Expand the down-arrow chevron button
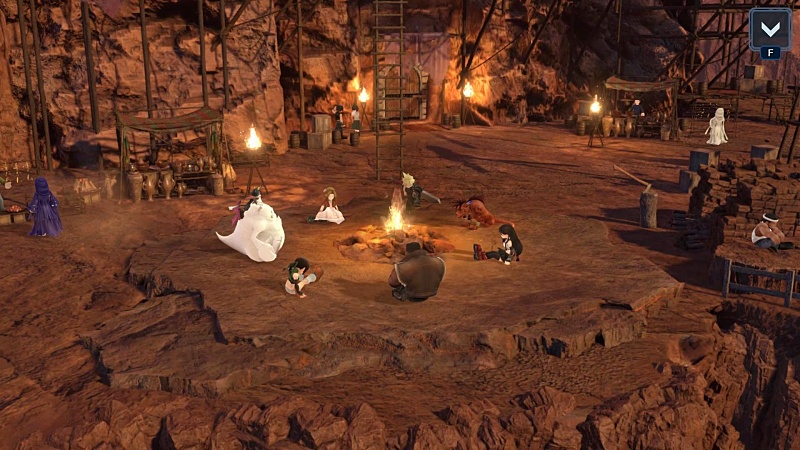The height and width of the screenshot is (450, 800). (769, 29)
